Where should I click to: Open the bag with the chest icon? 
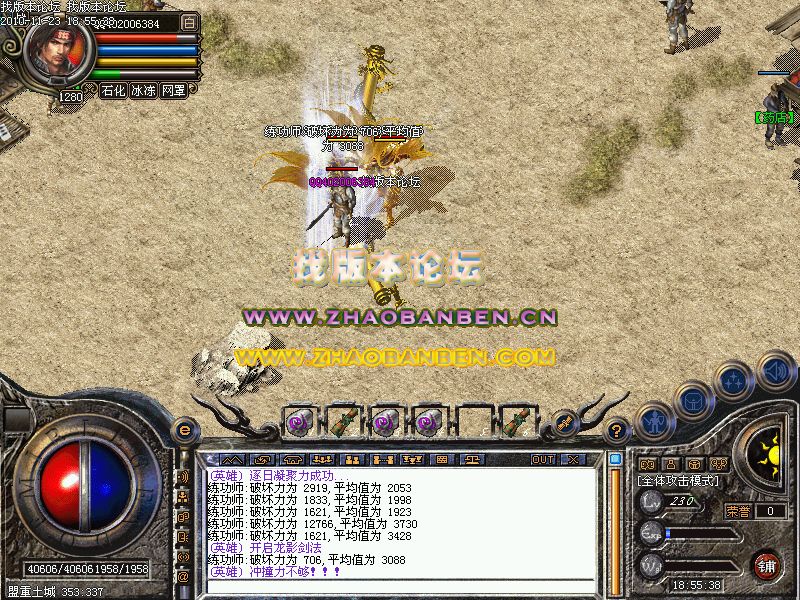[x=692, y=400]
